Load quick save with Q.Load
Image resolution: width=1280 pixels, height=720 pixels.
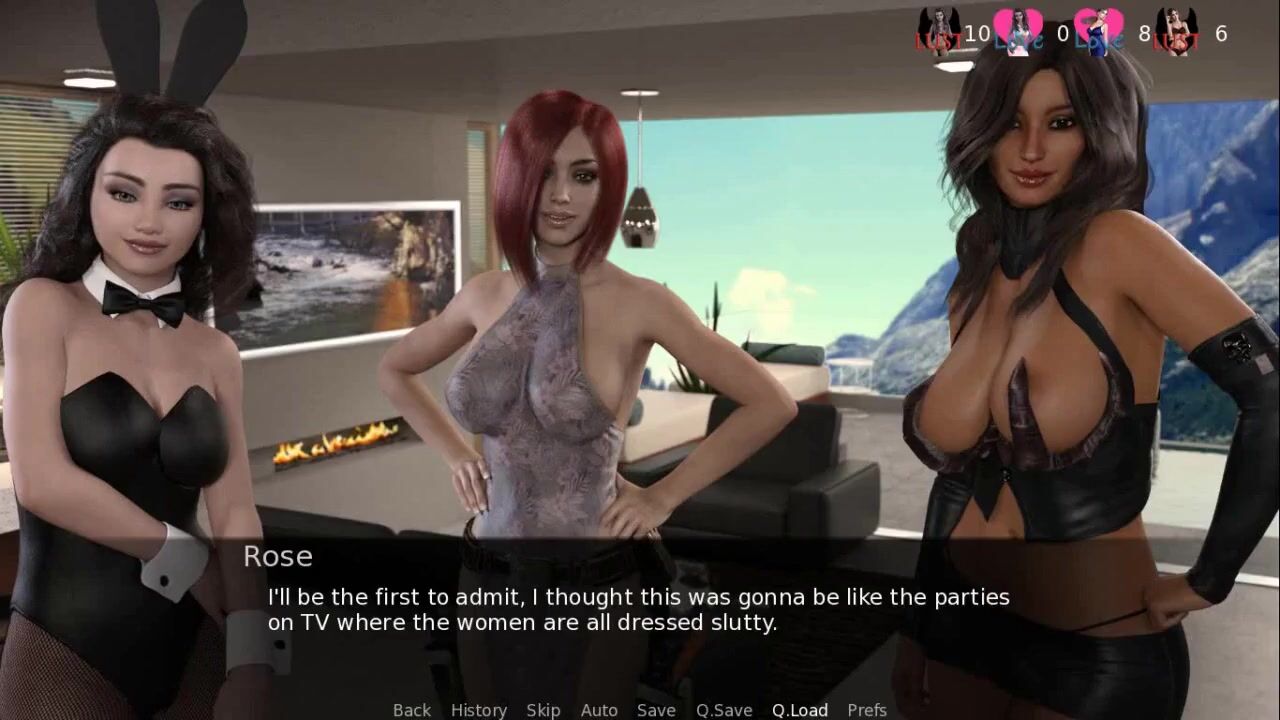(x=799, y=710)
